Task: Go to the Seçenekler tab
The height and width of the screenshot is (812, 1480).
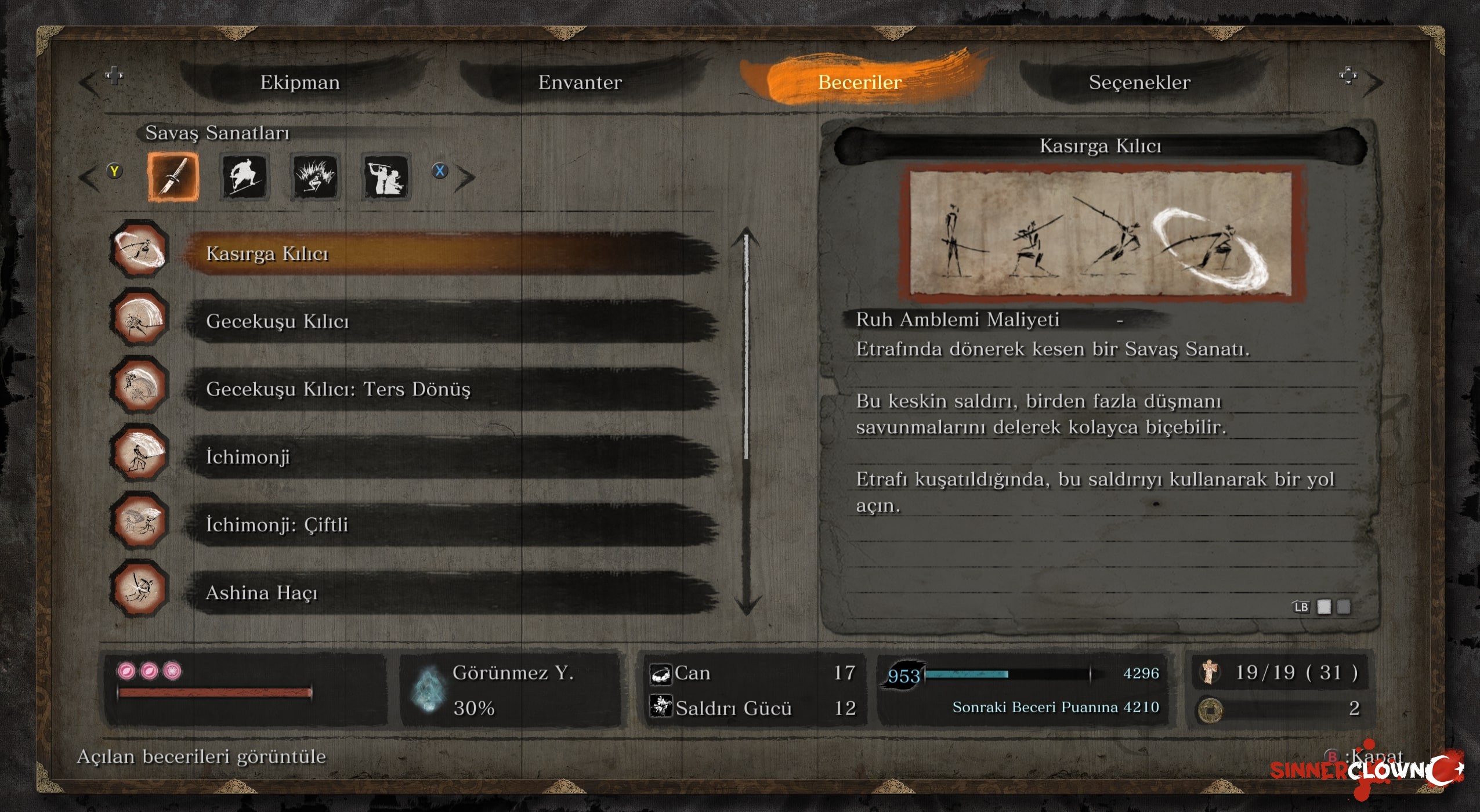Action: (1139, 82)
